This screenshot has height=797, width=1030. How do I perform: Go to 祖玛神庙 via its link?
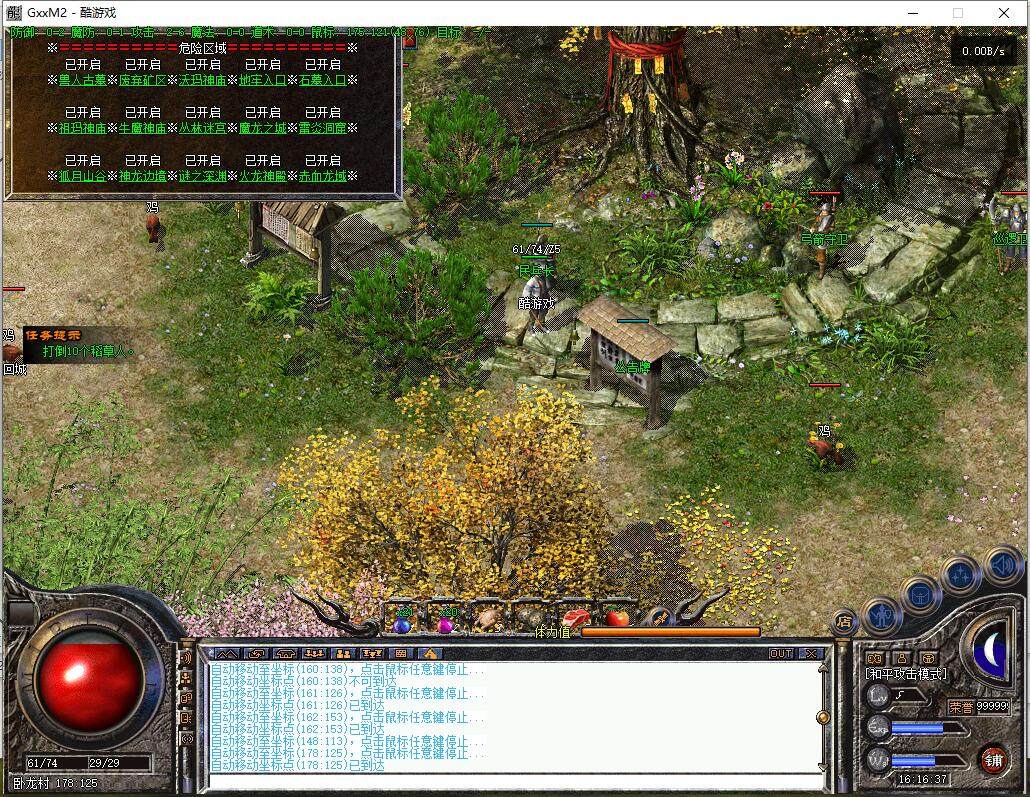pos(83,128)
